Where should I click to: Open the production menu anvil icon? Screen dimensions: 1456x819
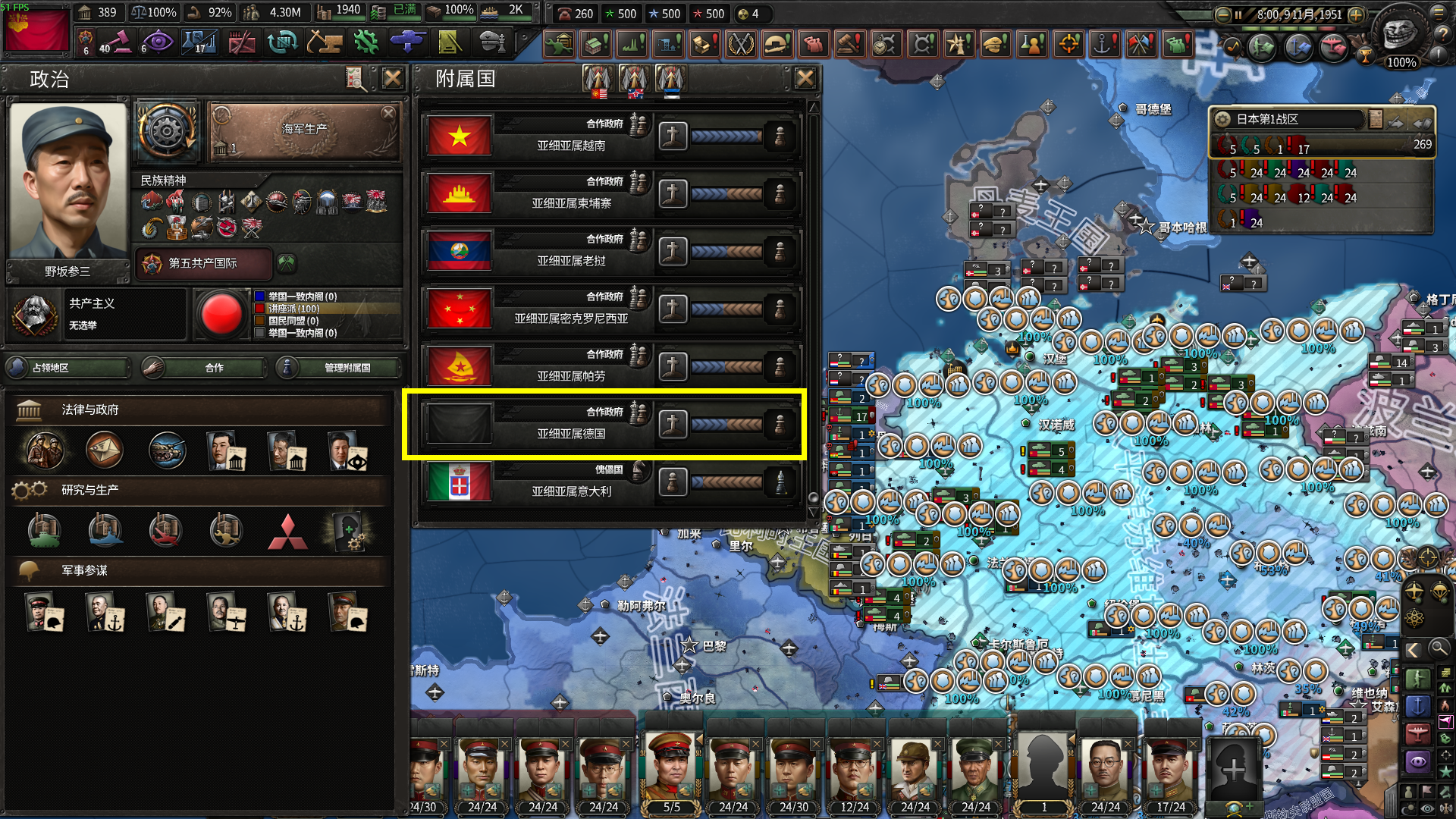click(x=325, y=42)
